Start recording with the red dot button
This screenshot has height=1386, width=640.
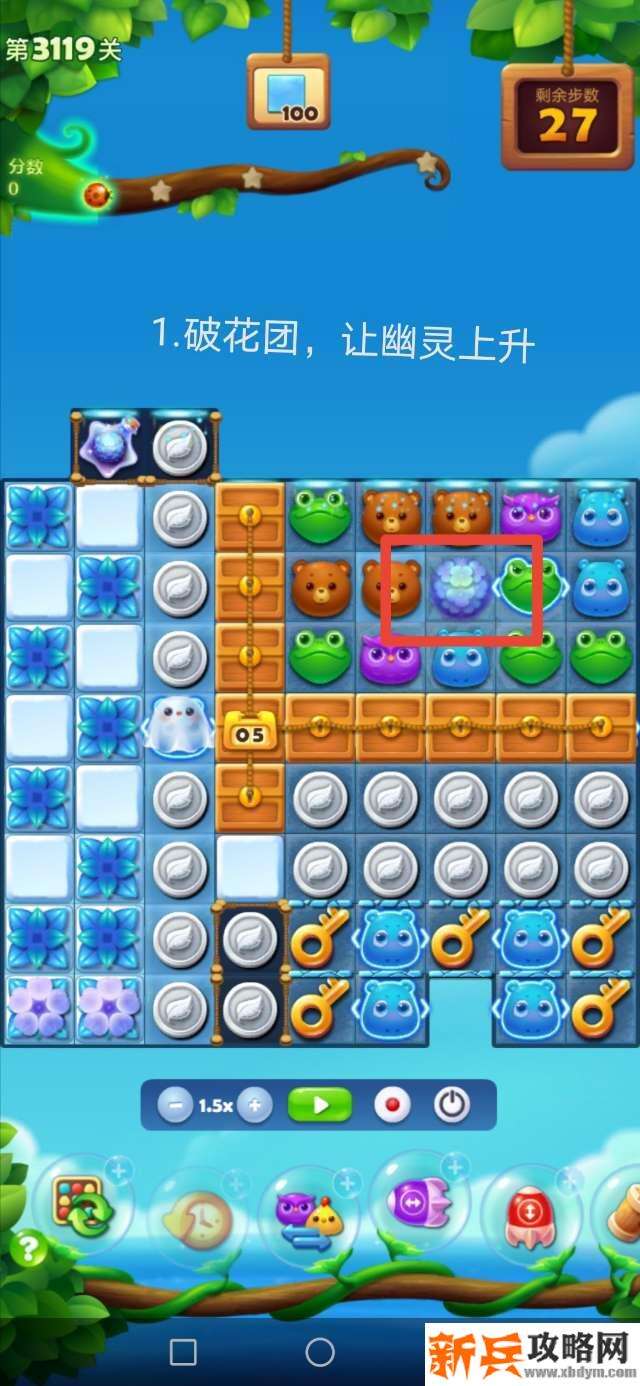click(x=392, y=1106)
